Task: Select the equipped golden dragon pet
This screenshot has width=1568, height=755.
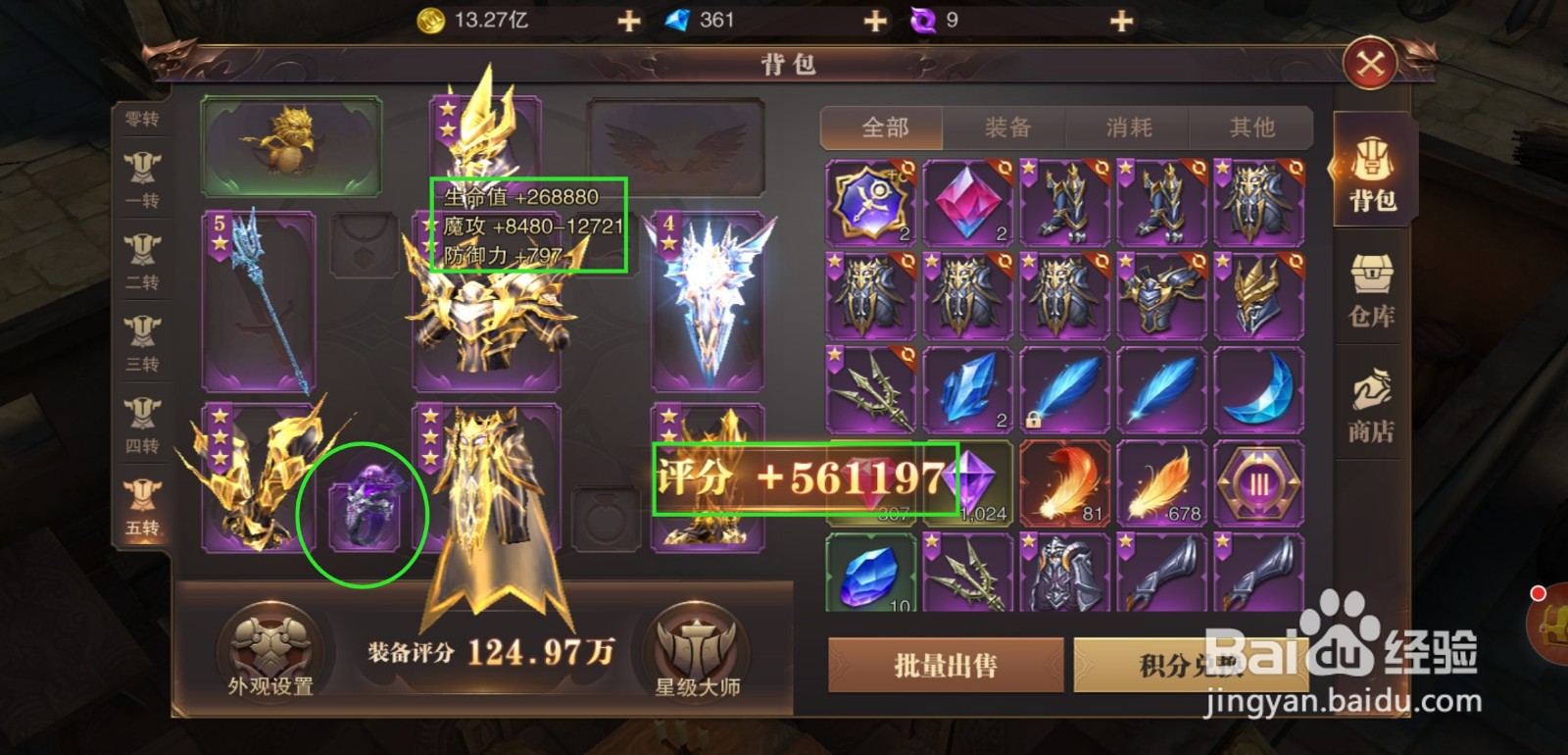Action: (x=291, y=145)
